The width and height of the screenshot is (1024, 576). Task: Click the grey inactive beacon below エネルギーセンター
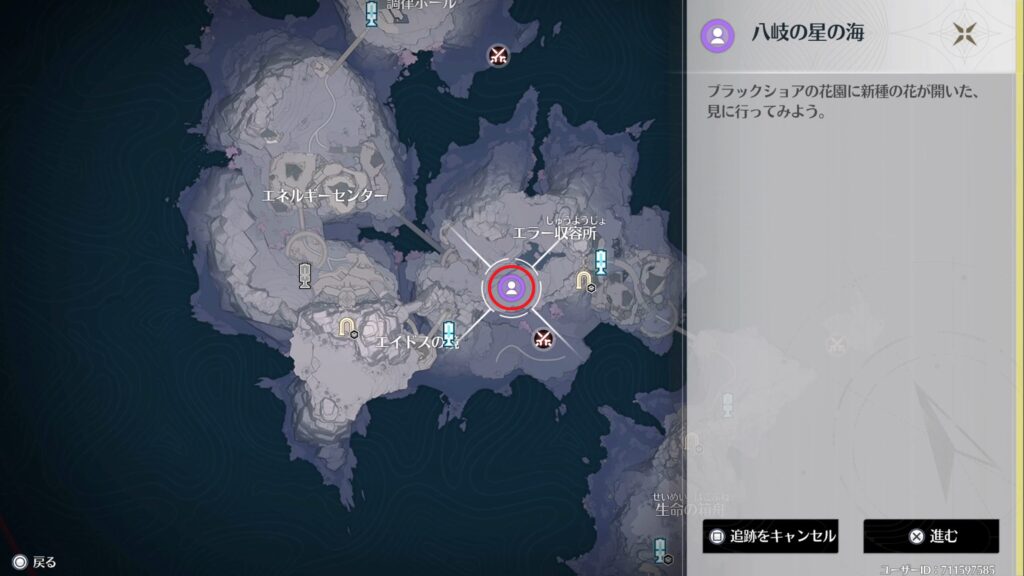point(304,277)
